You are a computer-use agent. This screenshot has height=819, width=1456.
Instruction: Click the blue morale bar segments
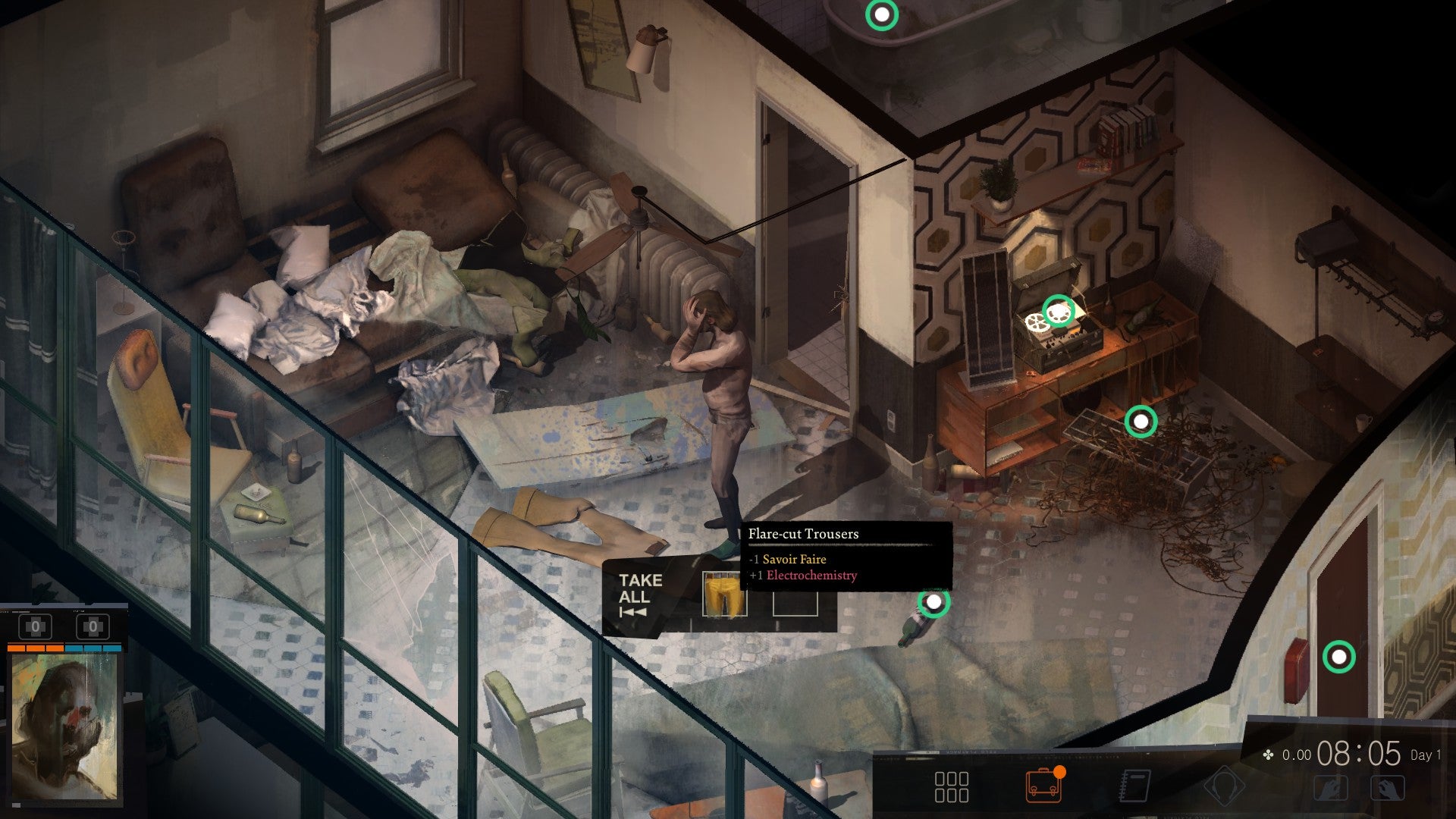[x=93, y=648]
